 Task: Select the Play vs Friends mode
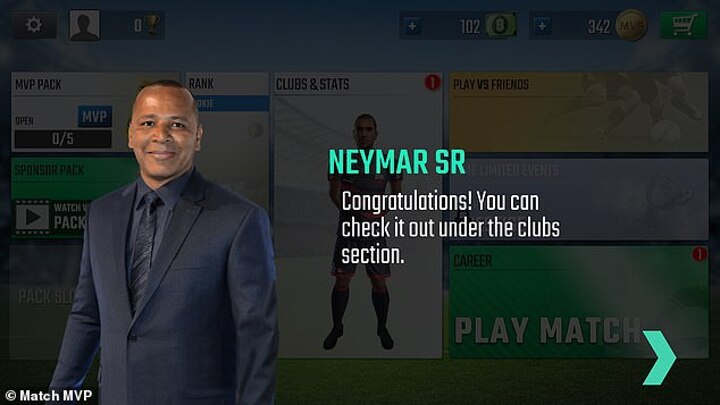click(x=578, y=111)
